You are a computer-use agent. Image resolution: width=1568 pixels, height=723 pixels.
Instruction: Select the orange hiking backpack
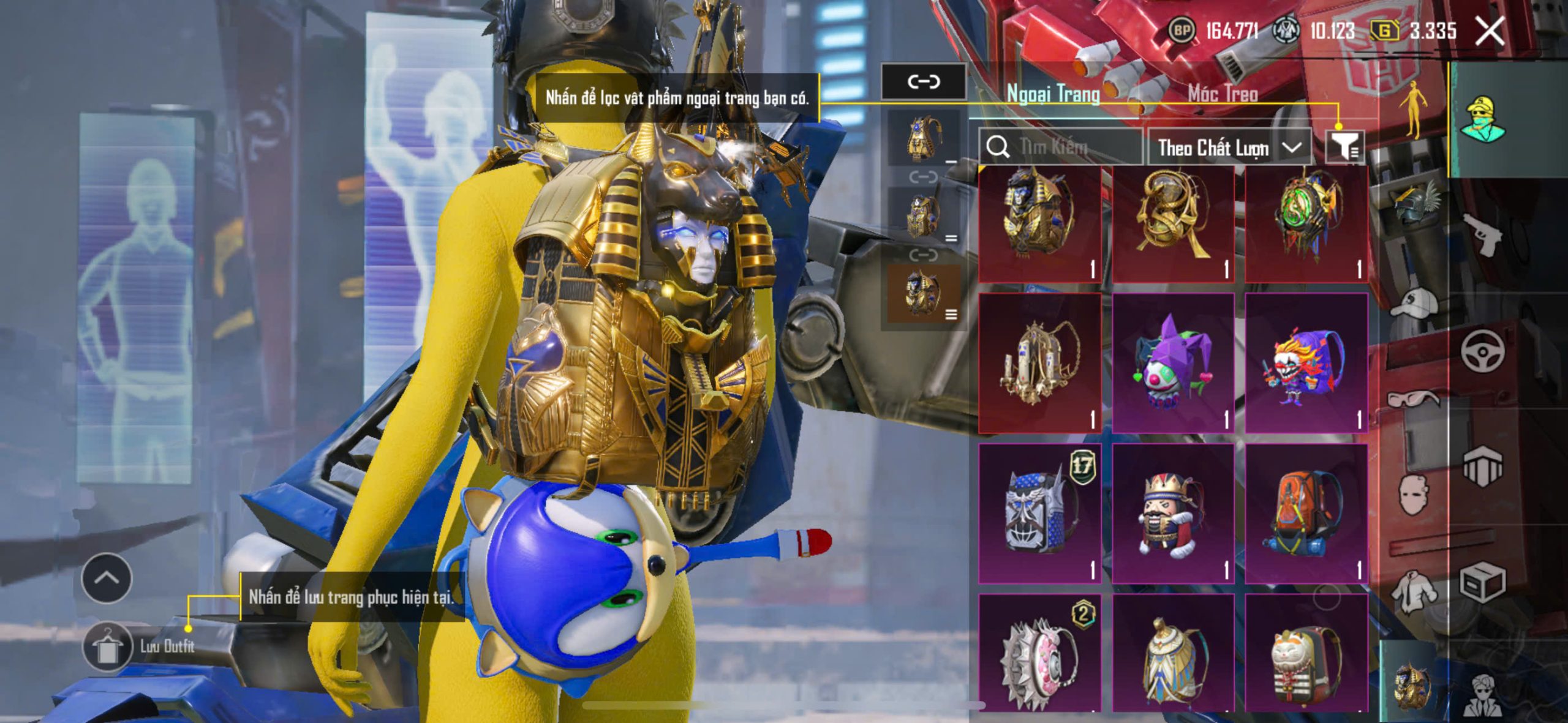point(1306,514)
